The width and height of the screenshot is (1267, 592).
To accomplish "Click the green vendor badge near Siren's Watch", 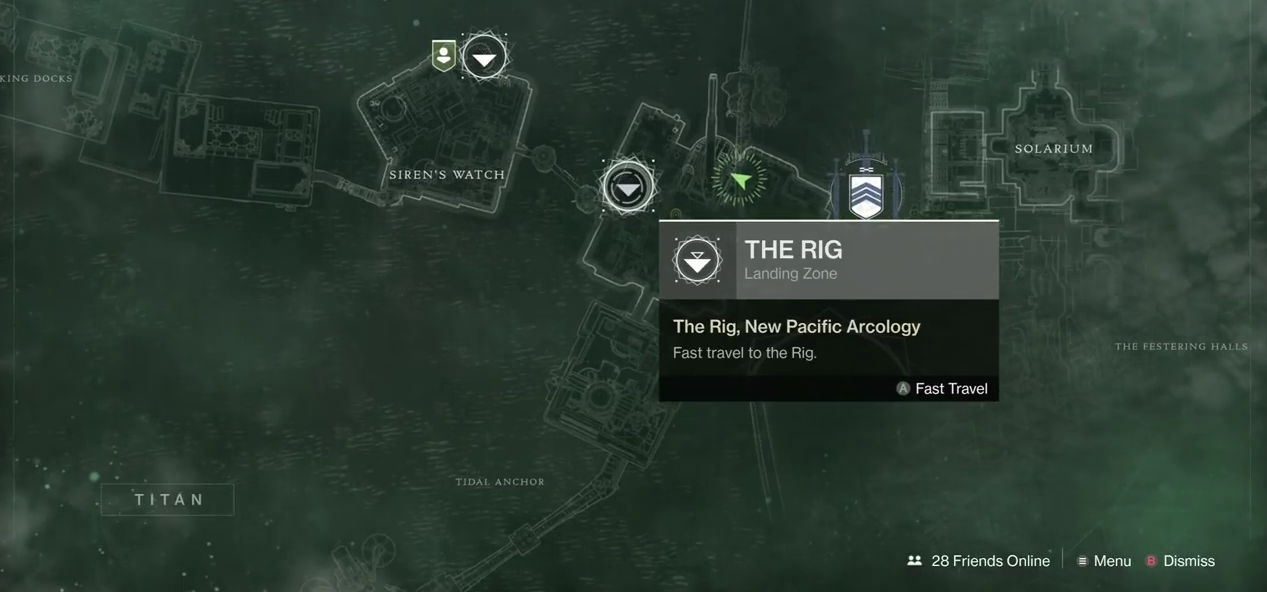I will pos(443,55).
